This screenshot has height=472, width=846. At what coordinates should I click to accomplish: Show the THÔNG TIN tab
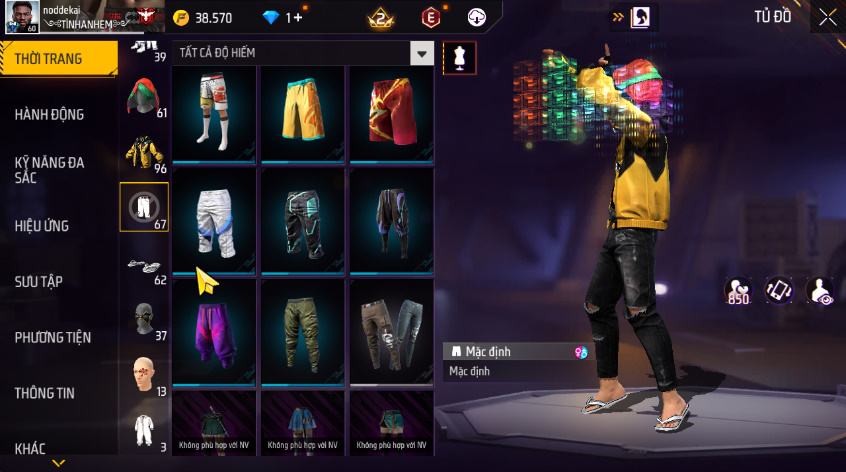pyautogui.click(x=44, y=394)
